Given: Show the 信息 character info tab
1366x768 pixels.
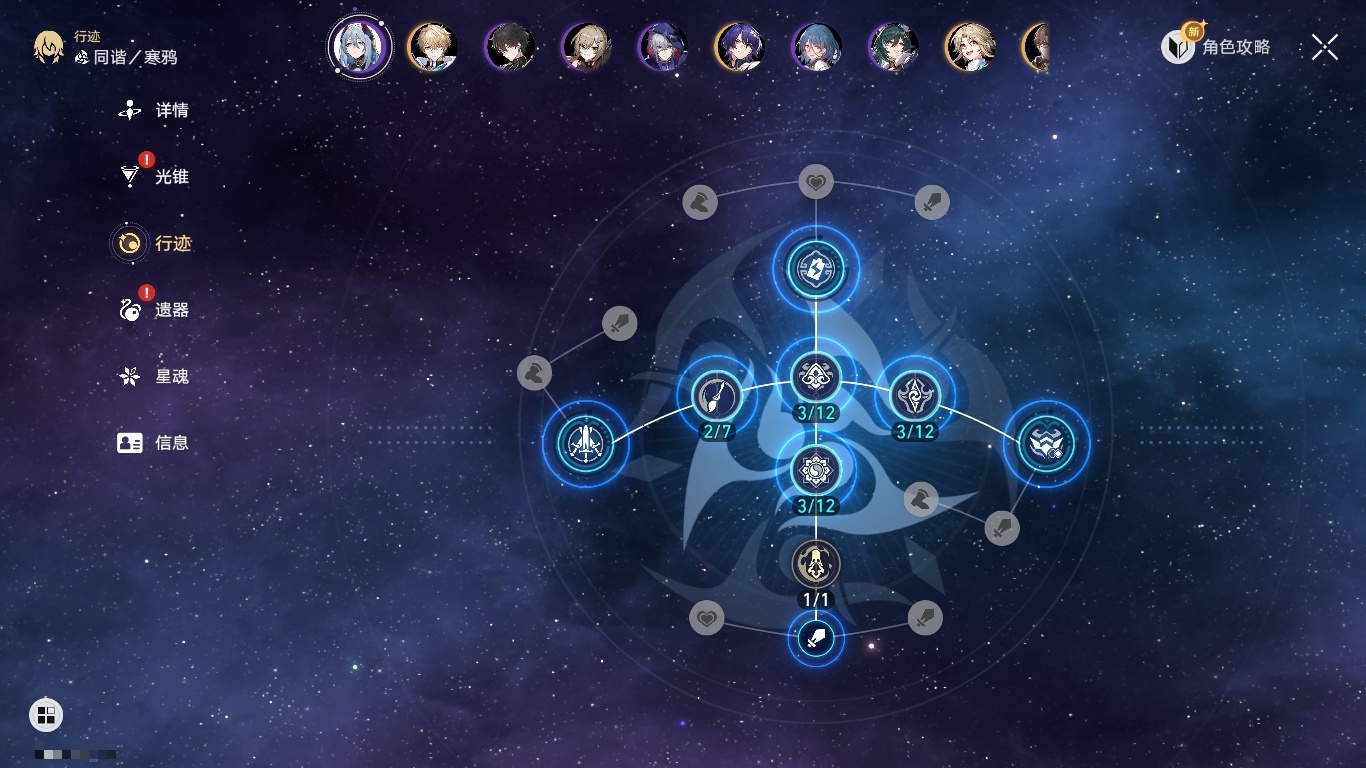Looking at the screenshot, I should point(154,442).
